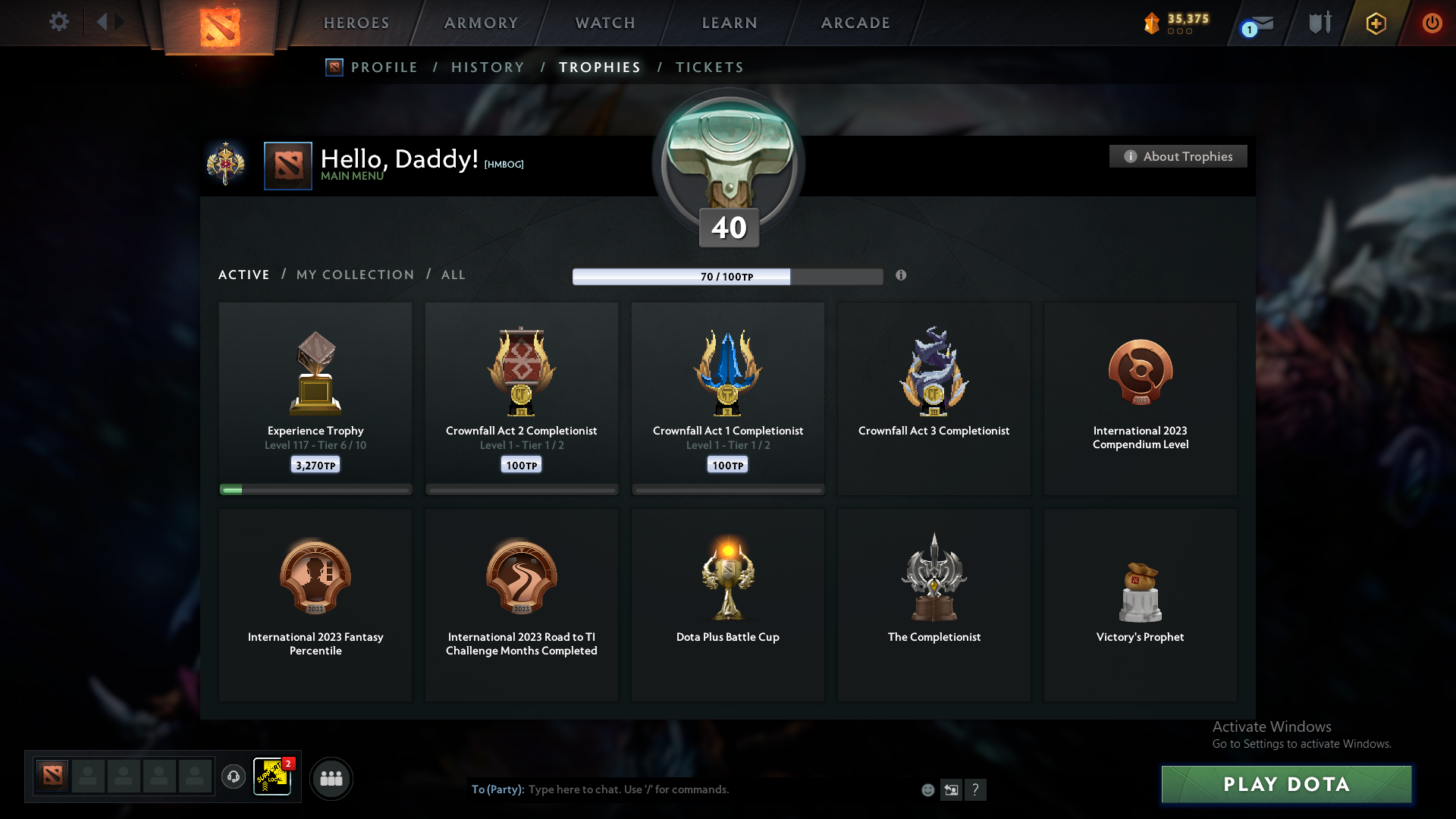This screenshot has width=1456, height=819.
Task: Select the Support Local event badge
Action: coord(272,778)
